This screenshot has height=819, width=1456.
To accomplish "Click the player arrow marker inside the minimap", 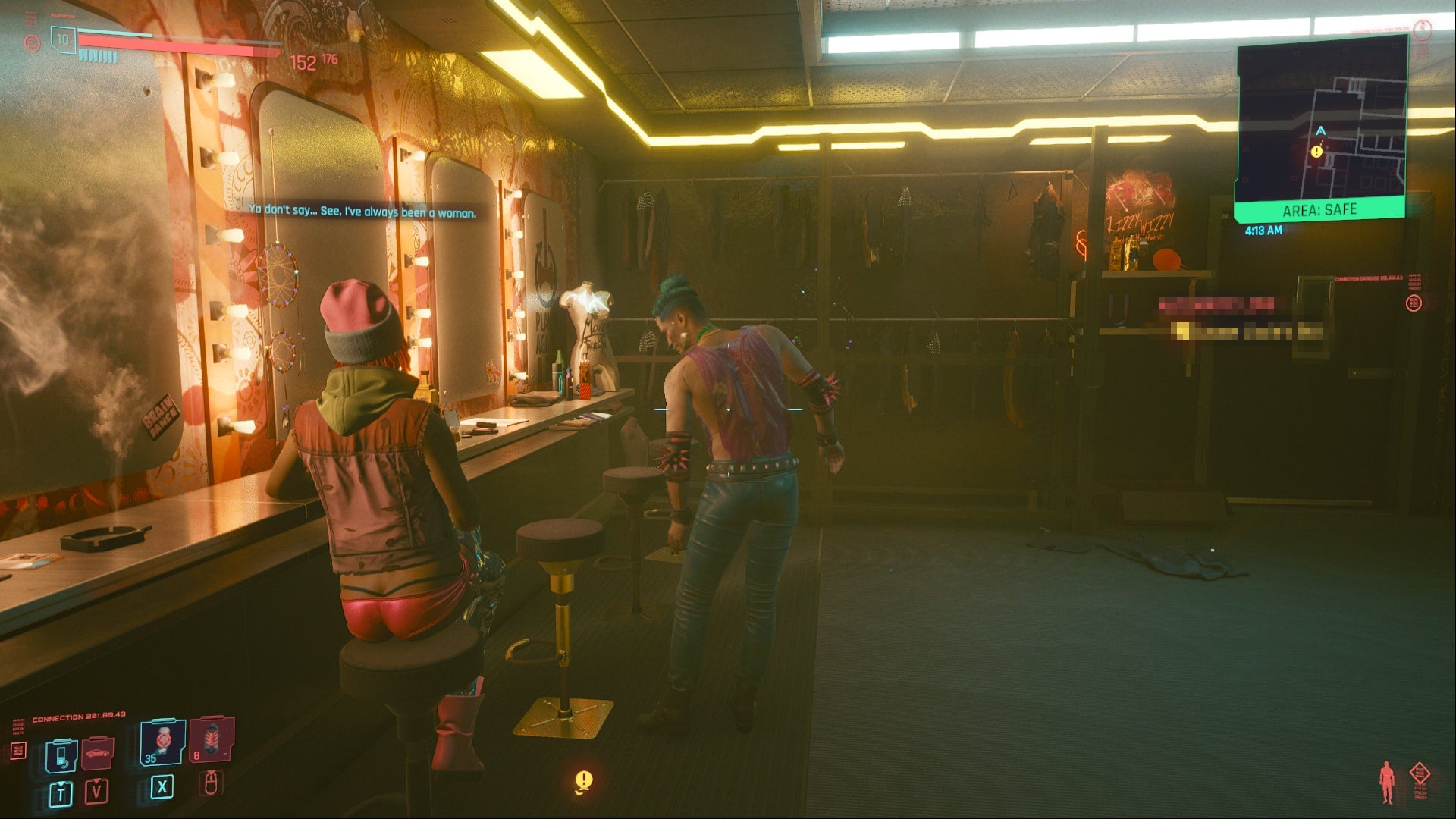I will click(1320, 130).
